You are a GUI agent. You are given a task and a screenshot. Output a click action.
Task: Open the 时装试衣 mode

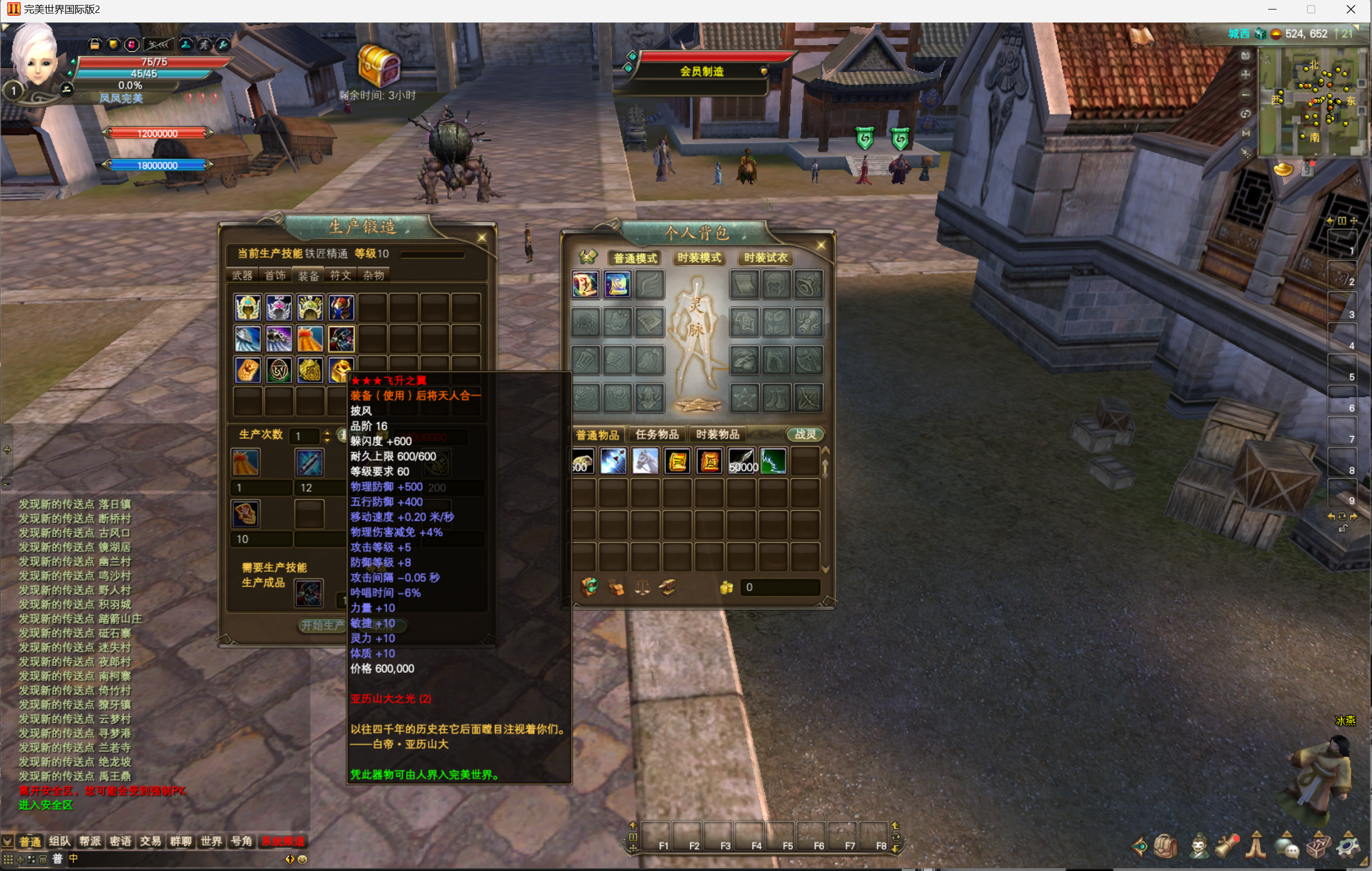(765, 258)
